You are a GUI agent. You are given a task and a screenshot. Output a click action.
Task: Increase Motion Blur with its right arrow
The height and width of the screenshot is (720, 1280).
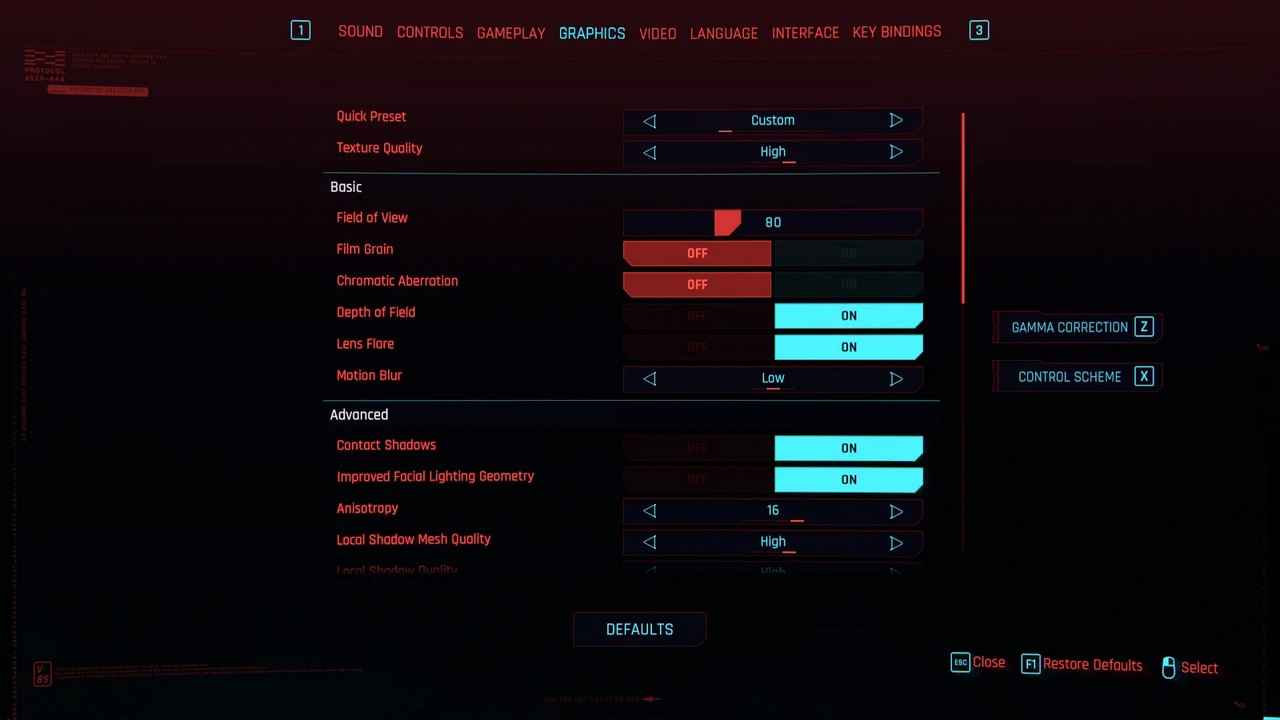point(896,379)
